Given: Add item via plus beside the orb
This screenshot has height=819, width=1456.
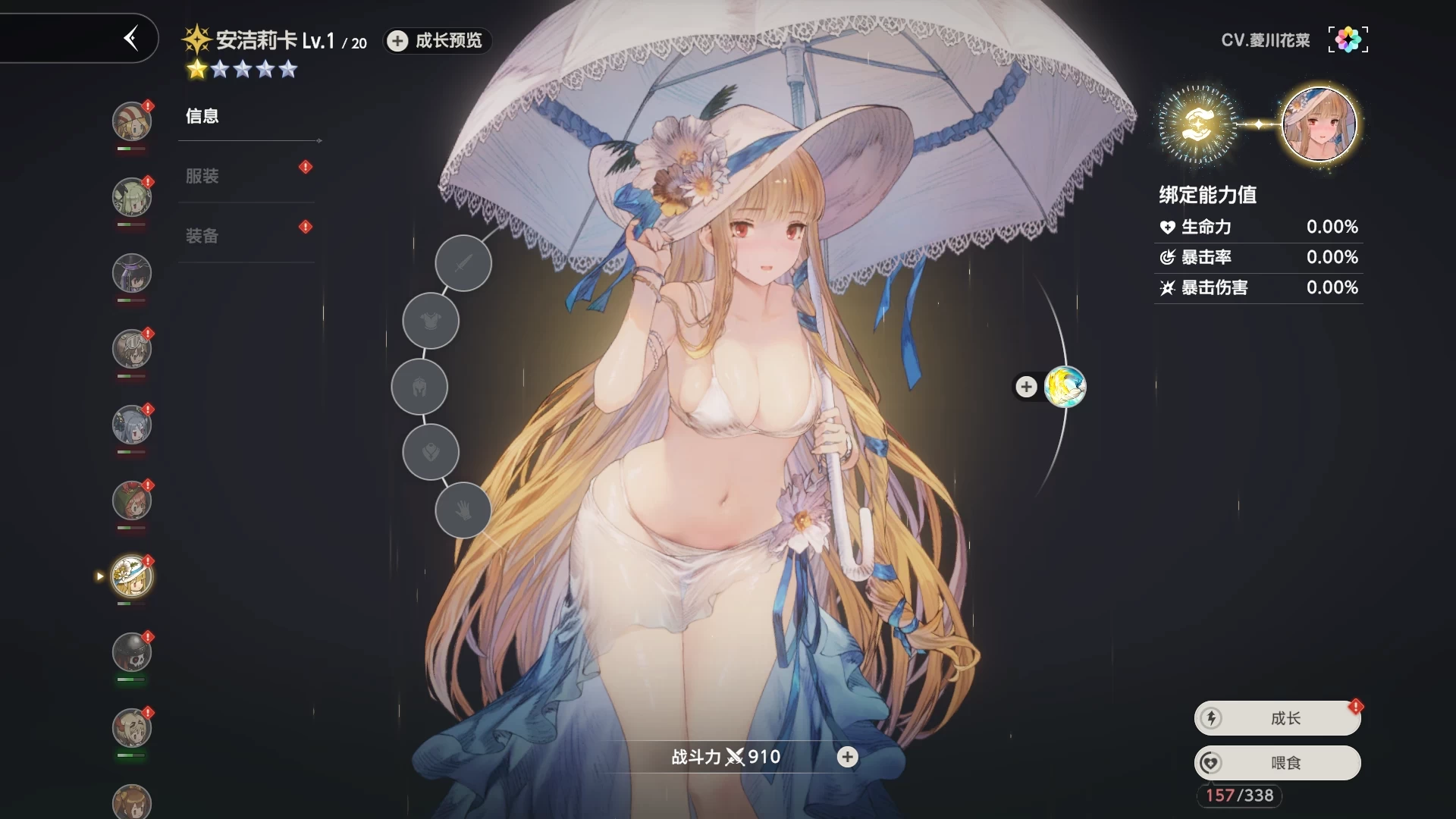Looking at the screenshot, I should [1026, 387].
